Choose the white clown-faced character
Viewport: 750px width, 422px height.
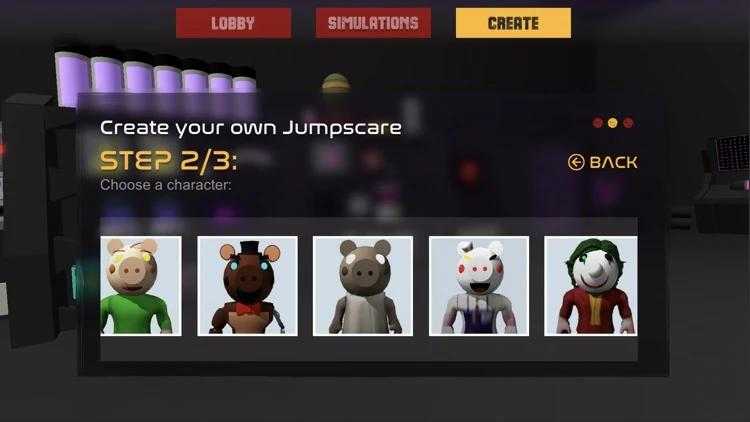point(479,286)
